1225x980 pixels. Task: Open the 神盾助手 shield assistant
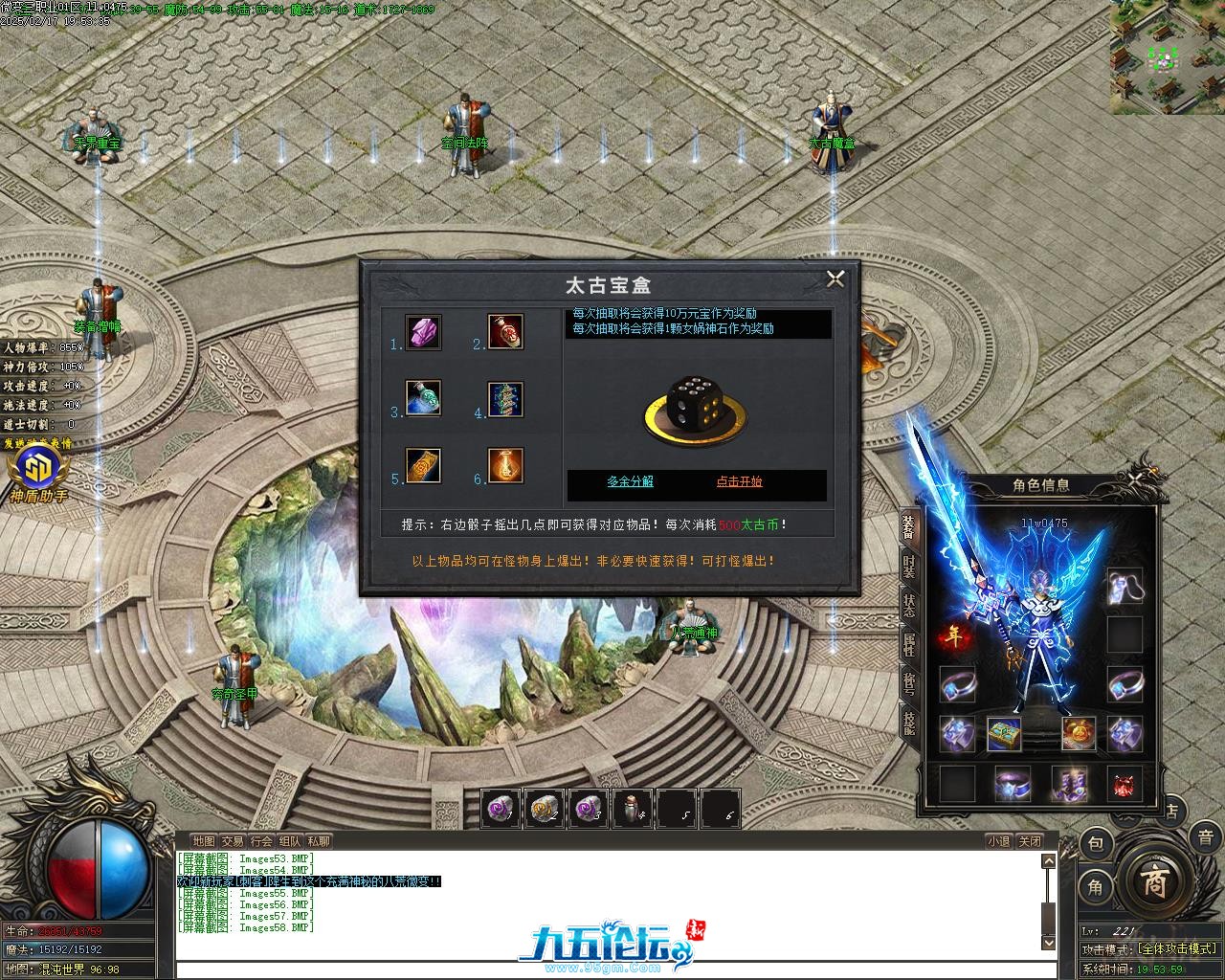click(x=39, y=476)
